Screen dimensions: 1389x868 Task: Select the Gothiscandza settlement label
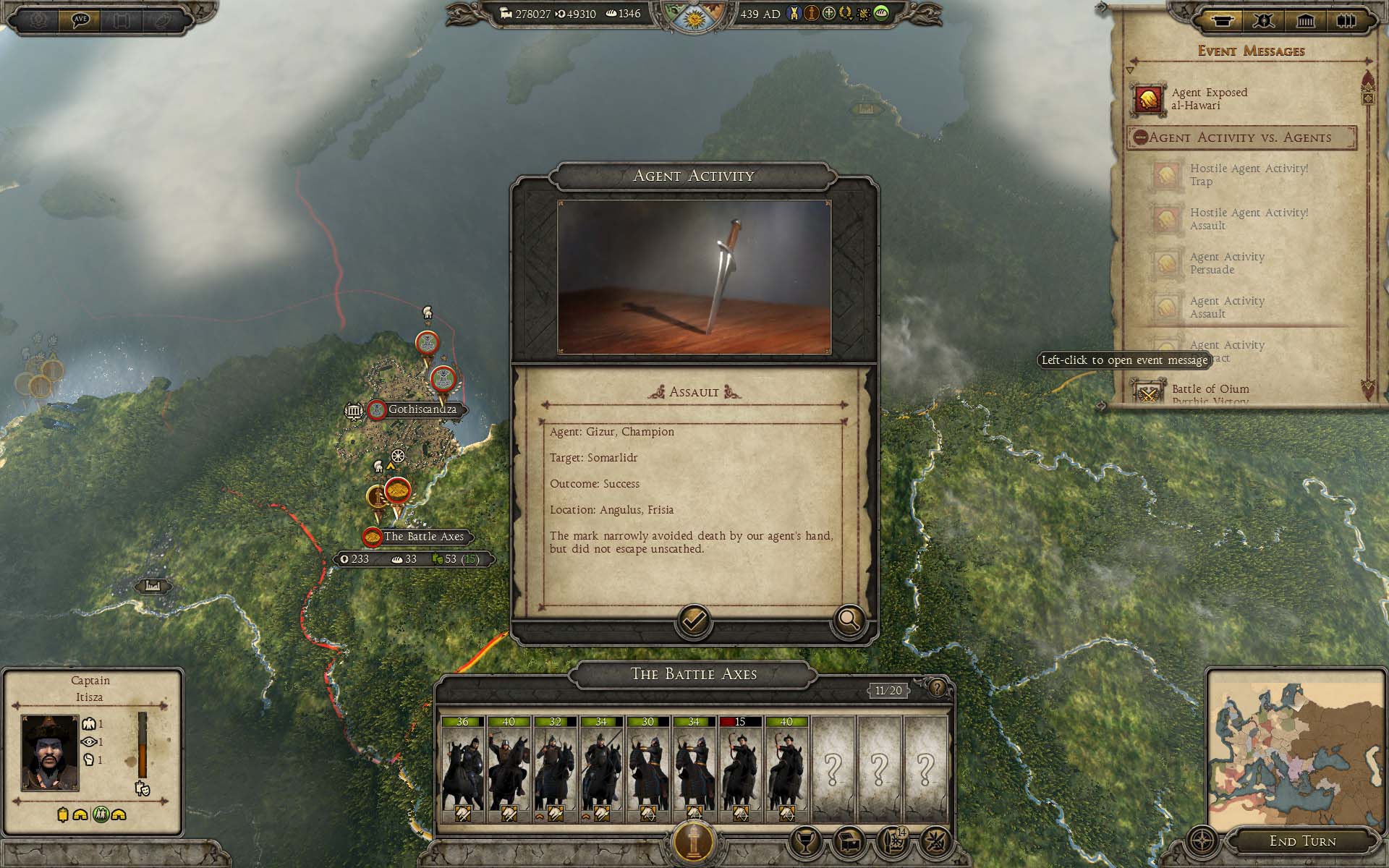tap(422, 409)
